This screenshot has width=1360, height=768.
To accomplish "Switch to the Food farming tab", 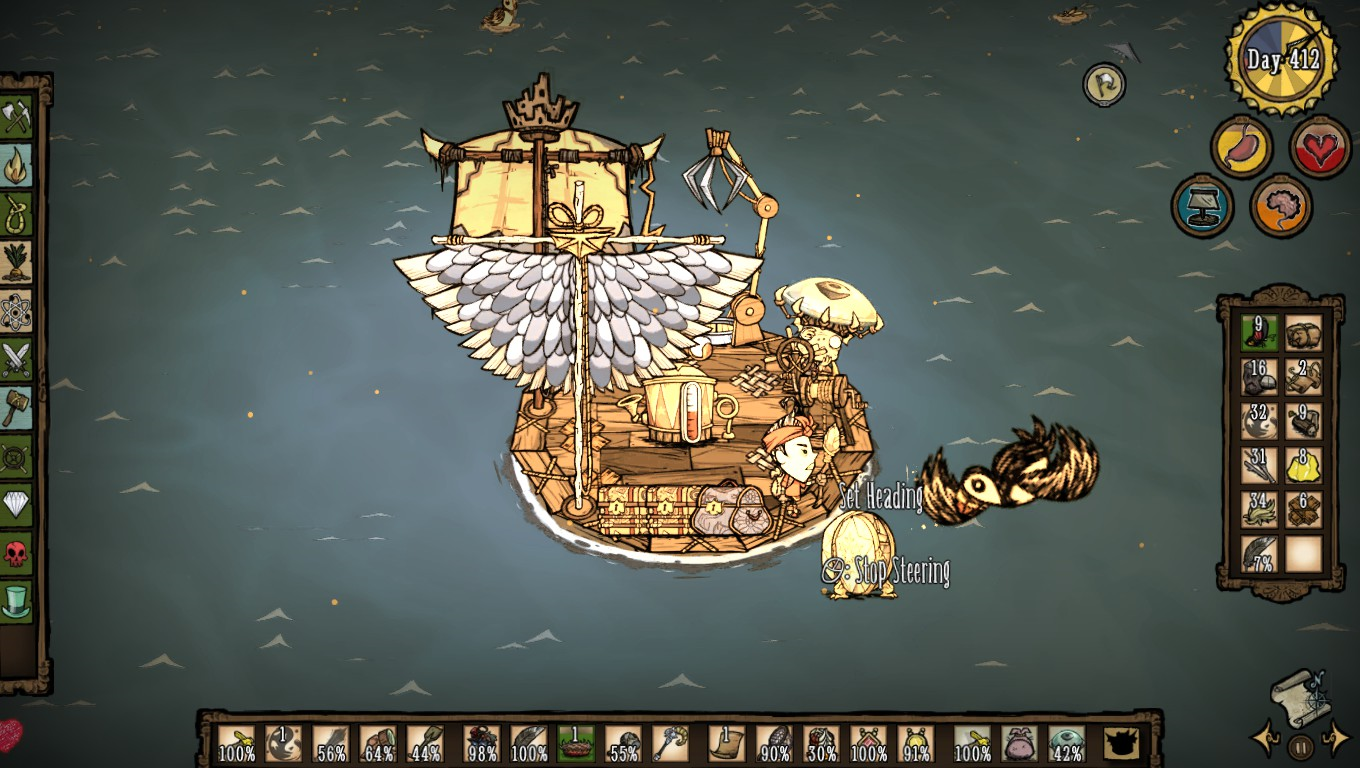I will click(x=16, y=262).
